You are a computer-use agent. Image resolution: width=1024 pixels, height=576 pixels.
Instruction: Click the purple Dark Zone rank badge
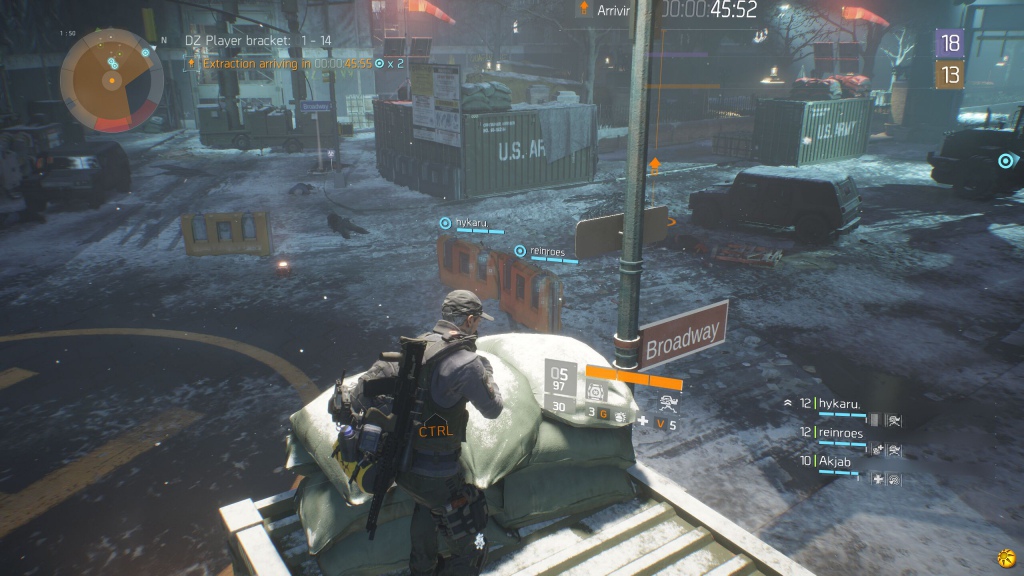point(949,42)
